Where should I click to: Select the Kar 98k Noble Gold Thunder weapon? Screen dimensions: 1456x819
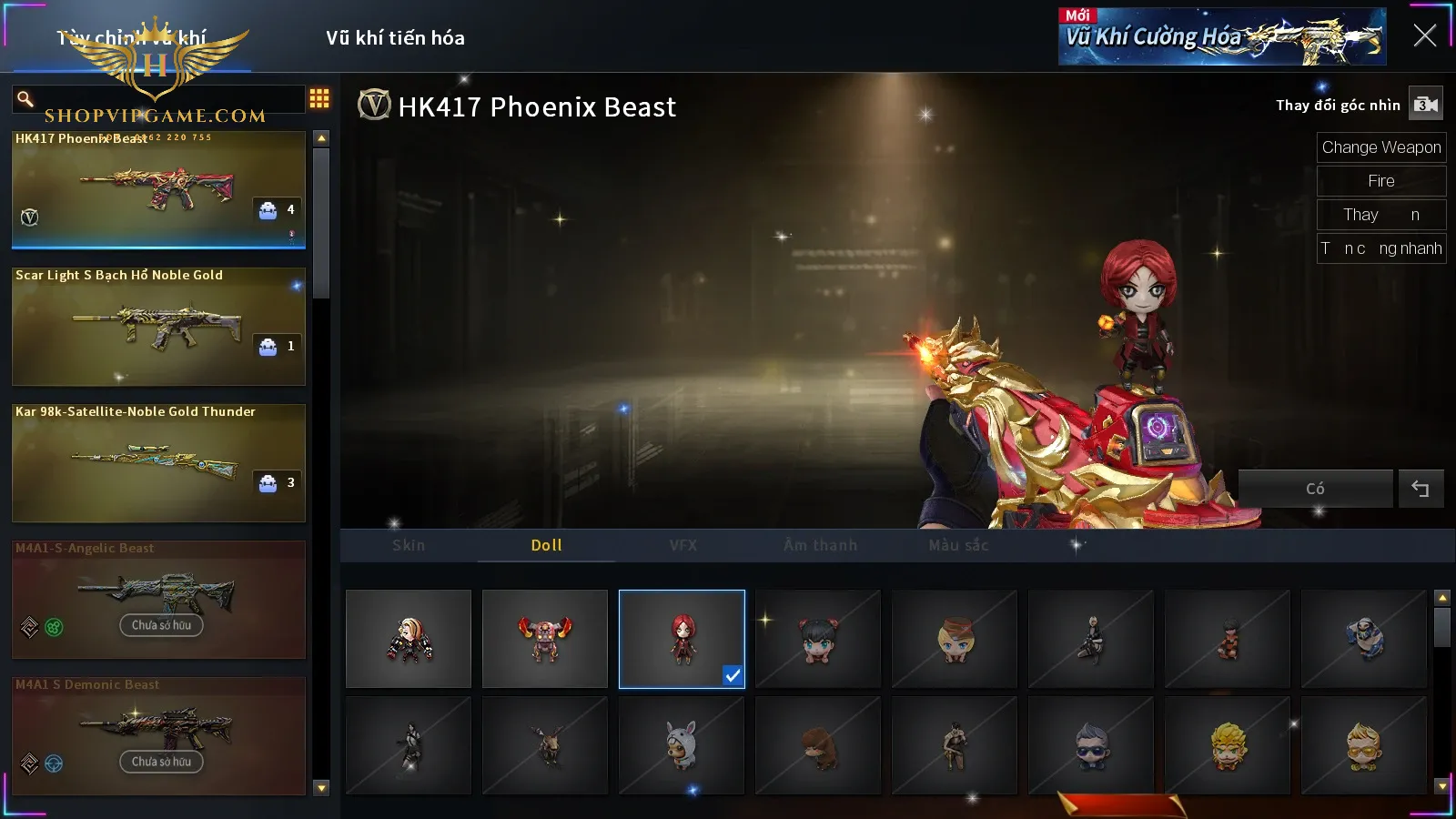click(x=158, y=462)
